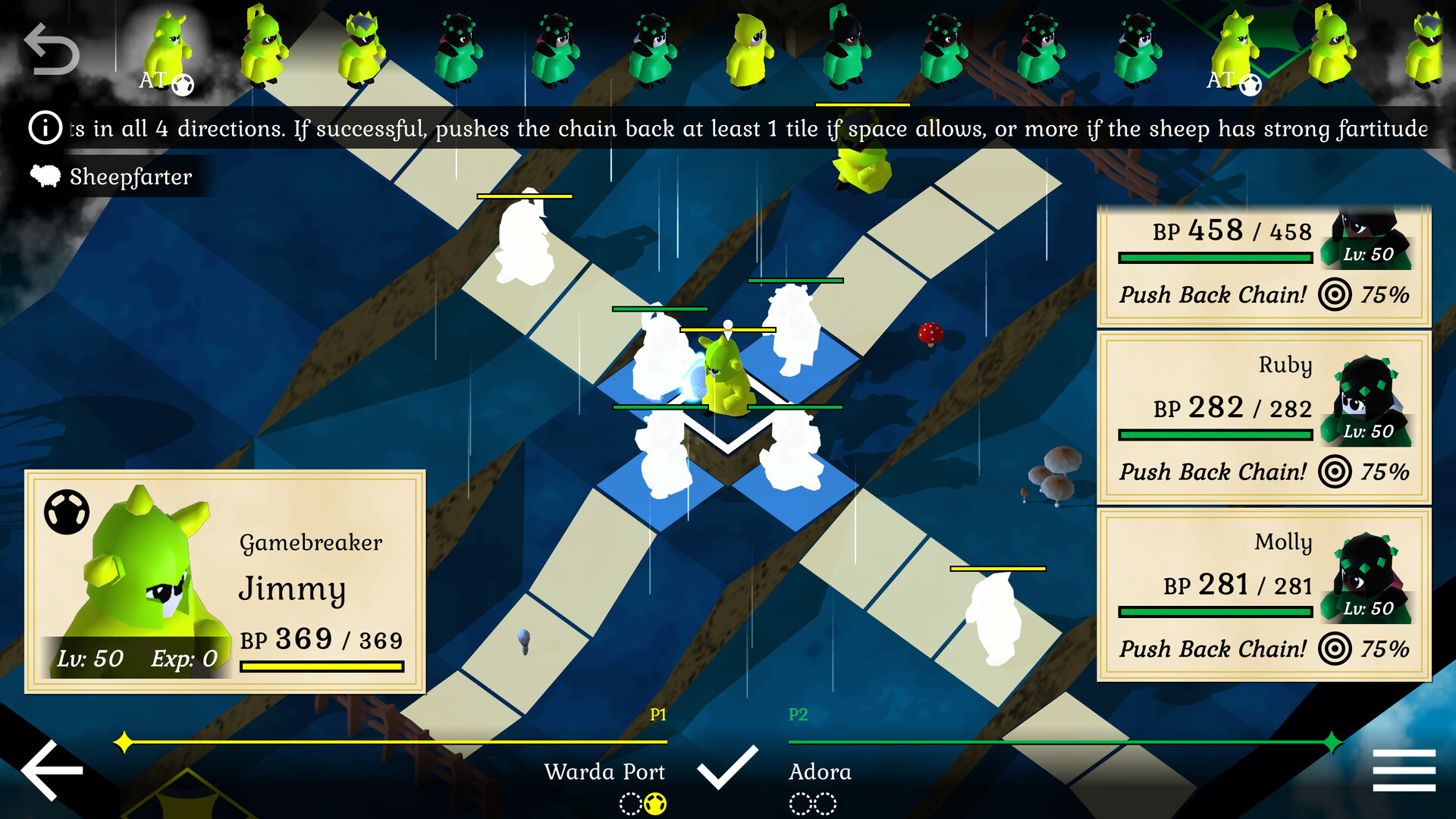Click the right AT soccer ball icon

pyautogui.click(x=1251, y=86)
